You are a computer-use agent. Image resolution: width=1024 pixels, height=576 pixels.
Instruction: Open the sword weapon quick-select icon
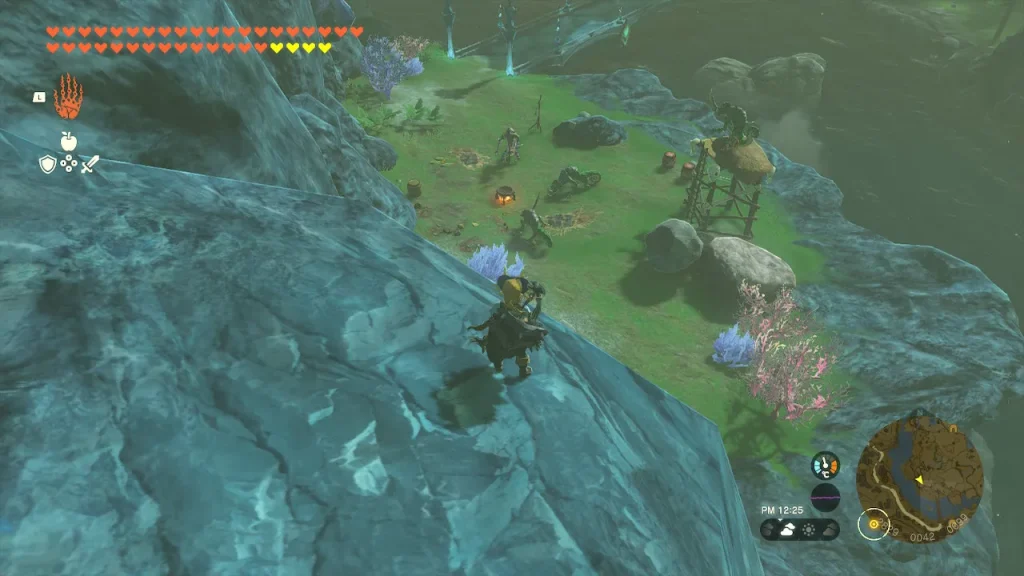tap(90, 164)
